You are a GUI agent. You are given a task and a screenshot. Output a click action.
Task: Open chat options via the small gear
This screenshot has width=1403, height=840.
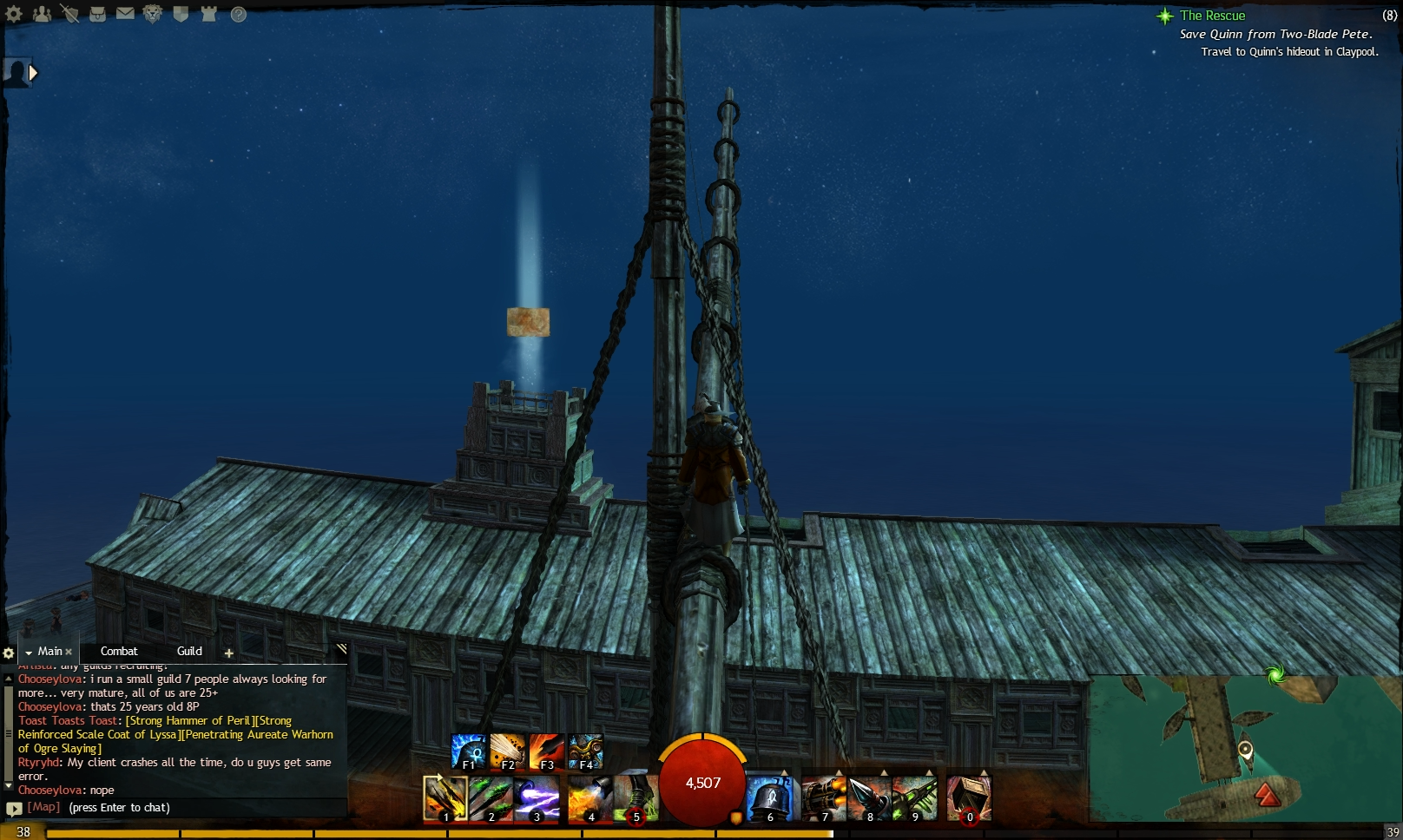point(9,652)
